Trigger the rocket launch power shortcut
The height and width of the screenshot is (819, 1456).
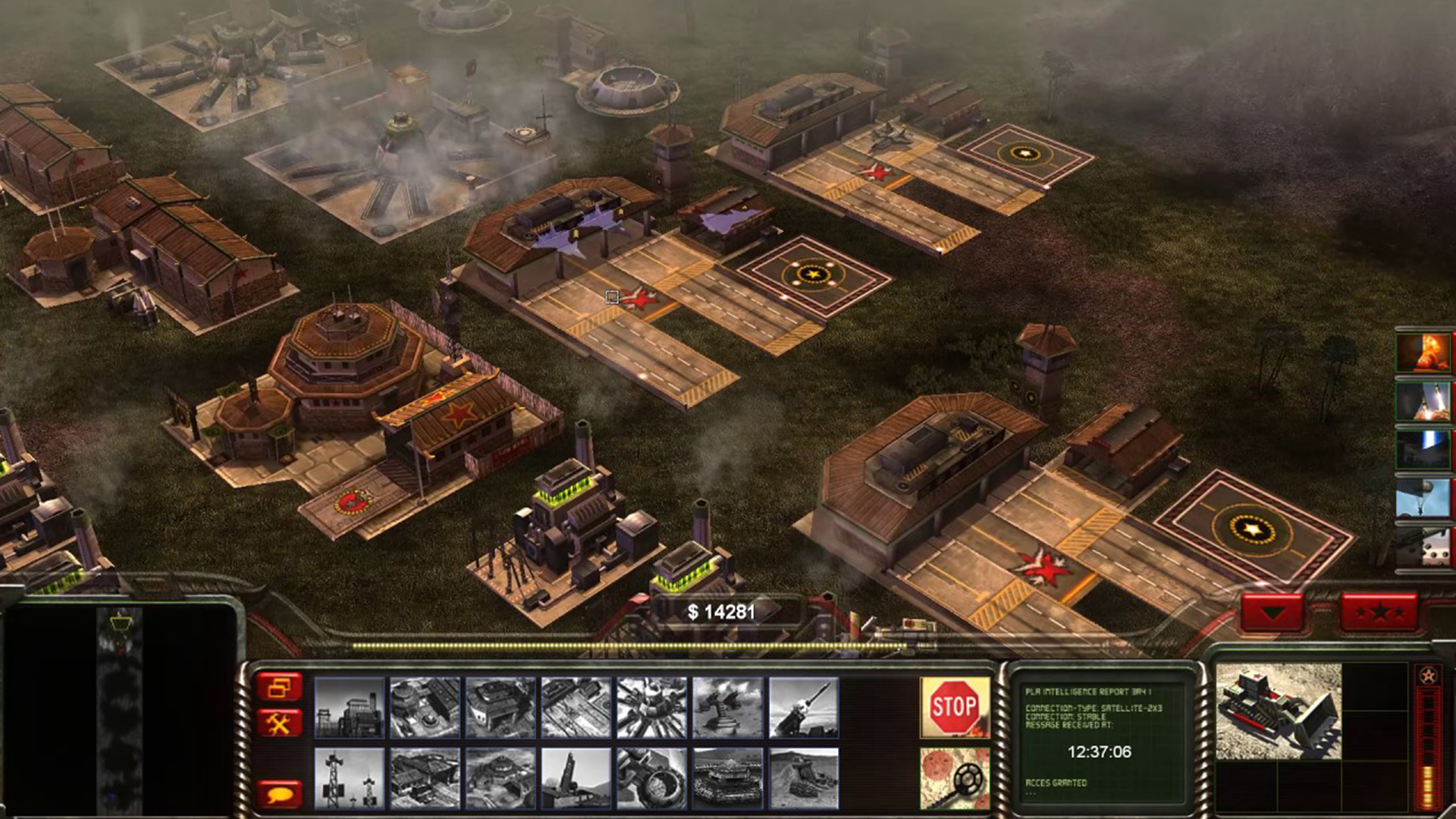coord(1423,400)
